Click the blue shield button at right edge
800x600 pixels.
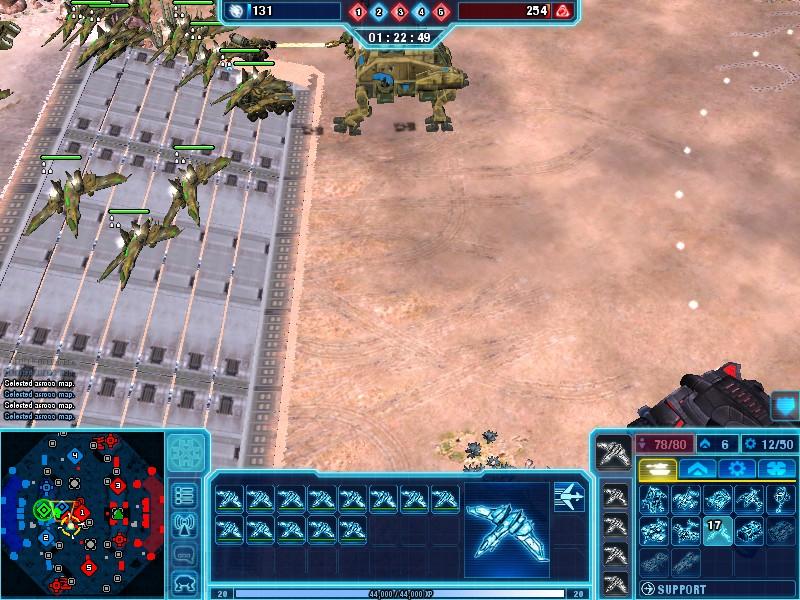[785, 406]
